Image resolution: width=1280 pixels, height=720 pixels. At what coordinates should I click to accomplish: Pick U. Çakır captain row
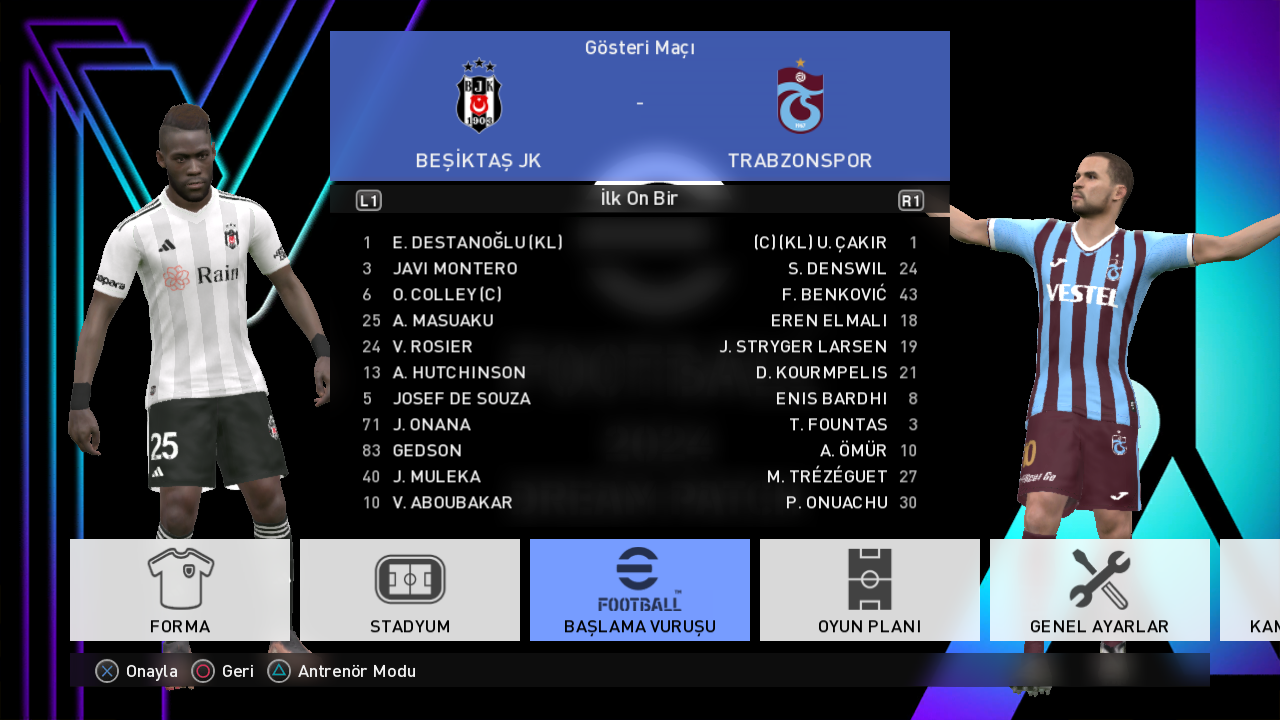[820, 243]
